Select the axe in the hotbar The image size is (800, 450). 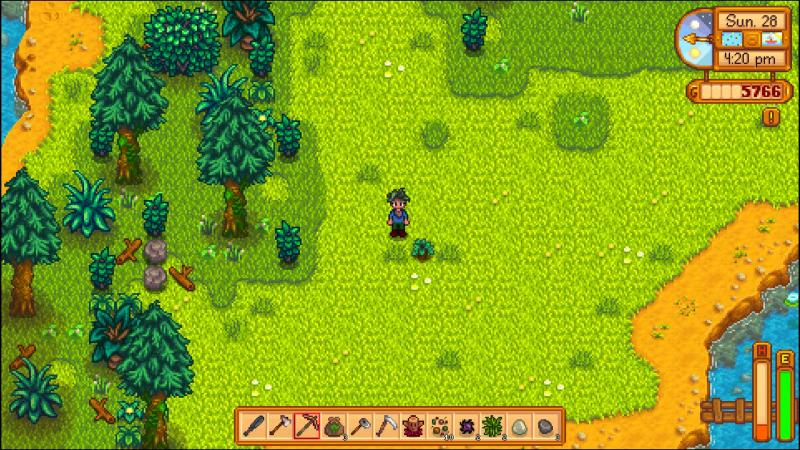[282, 425]
